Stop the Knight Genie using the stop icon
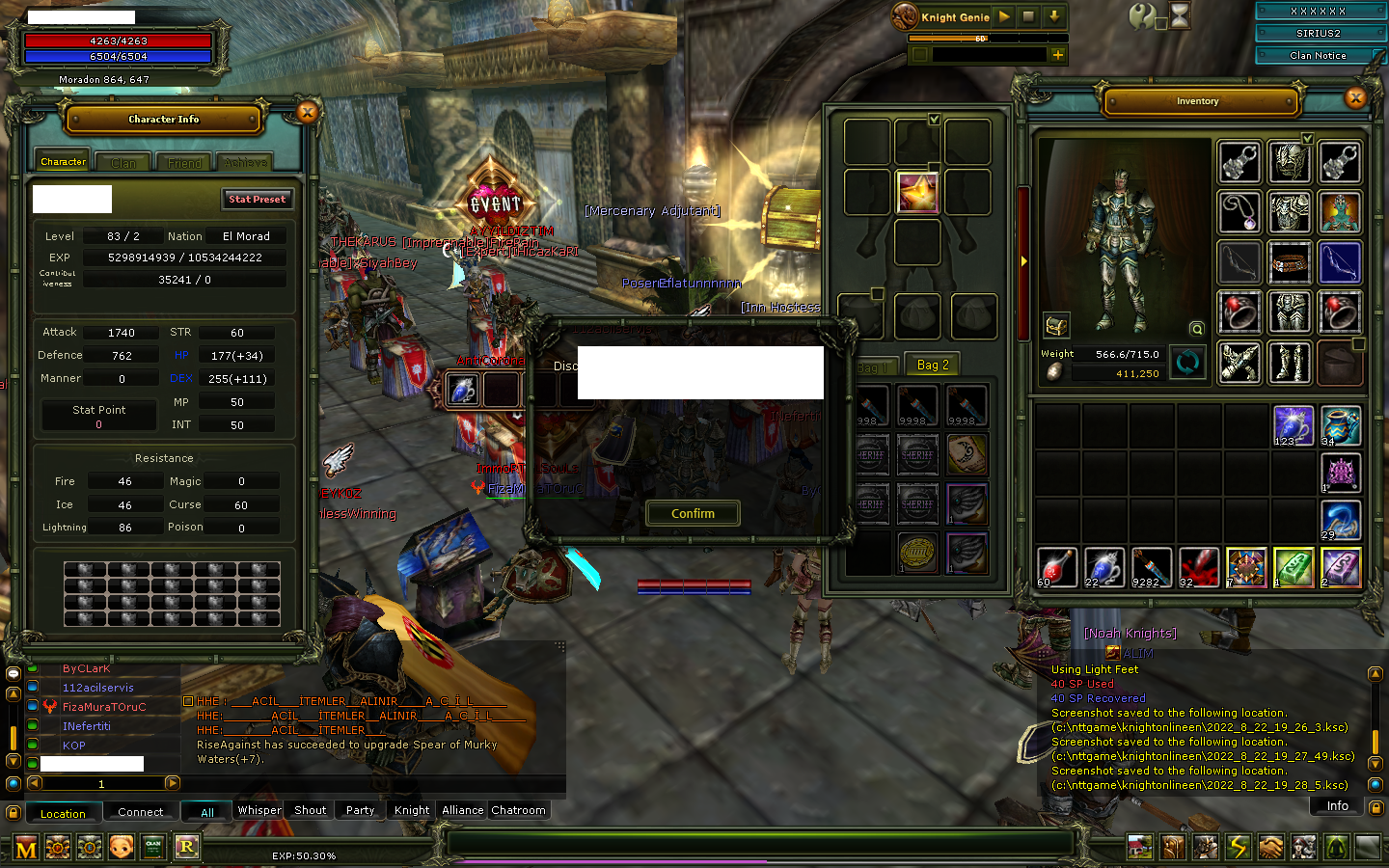Viewport: 1389px width, 868px height. tap(1027, 16)
